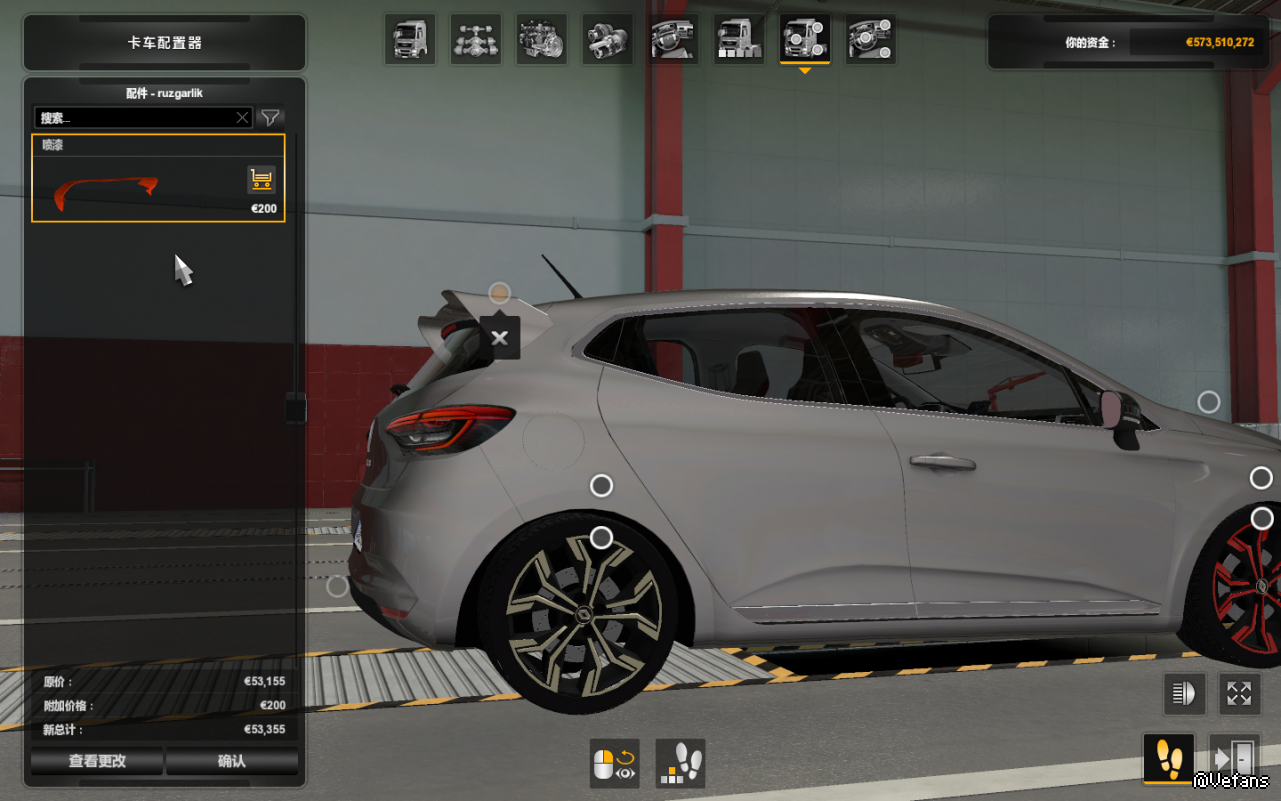Image resolution: width=1281 pixels, height=801 pixels.
Task: Open the interior accessories tab
Action: coord(870,40)
